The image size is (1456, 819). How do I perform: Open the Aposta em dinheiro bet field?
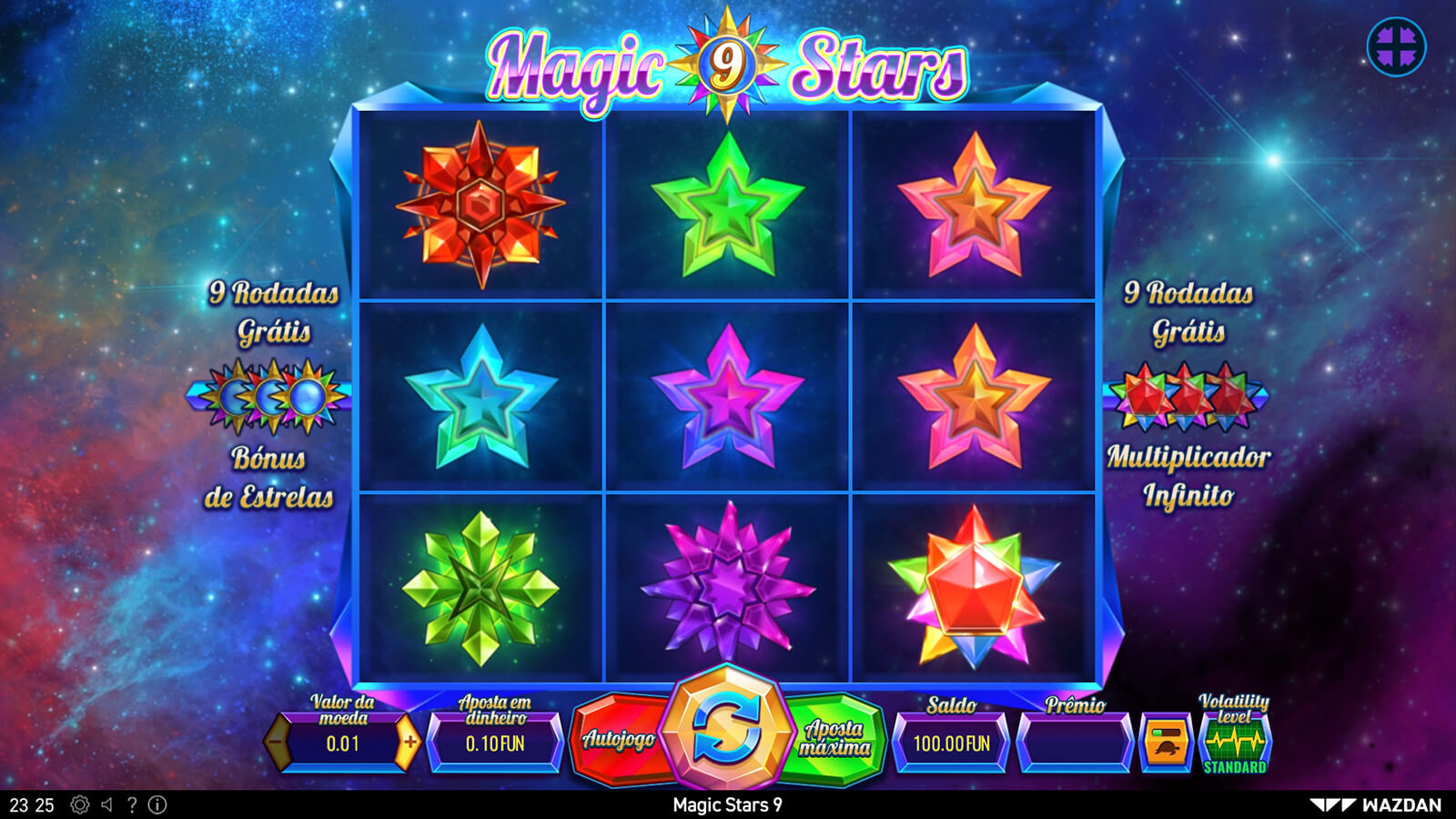pyautogui.click(x=495, y=743)
